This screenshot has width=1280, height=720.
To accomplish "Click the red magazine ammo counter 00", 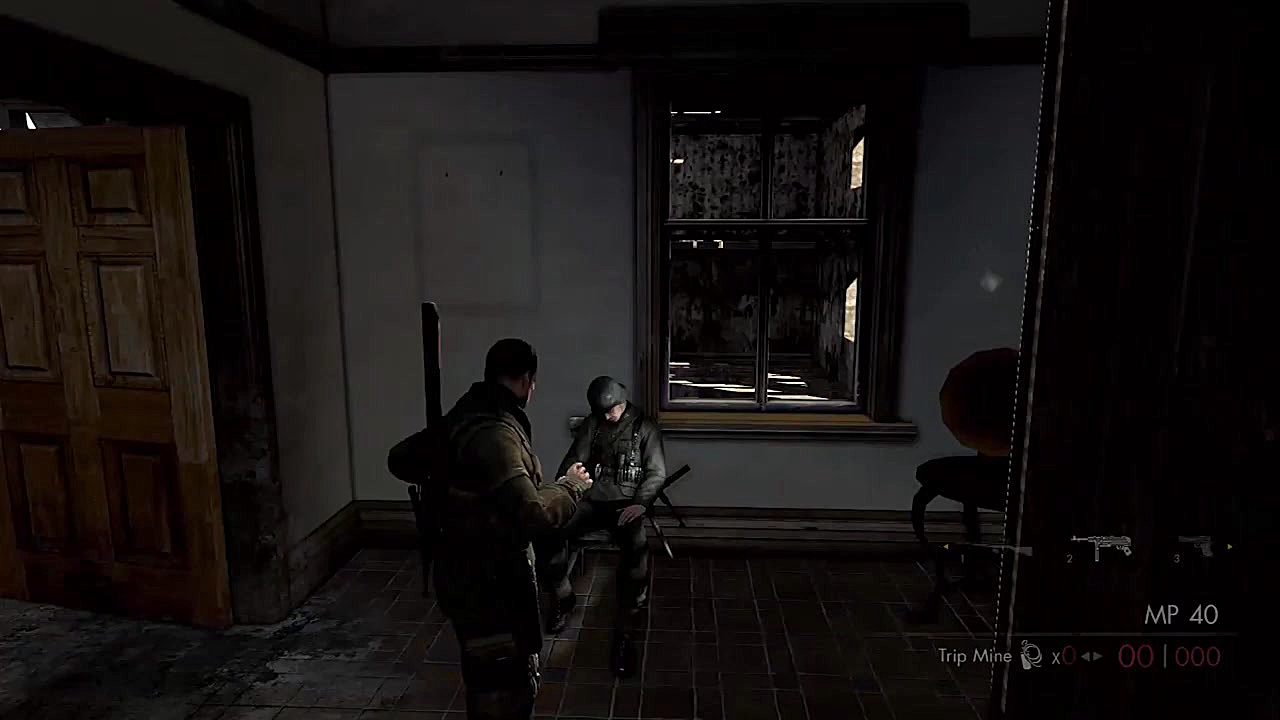I will (1135, 655).
